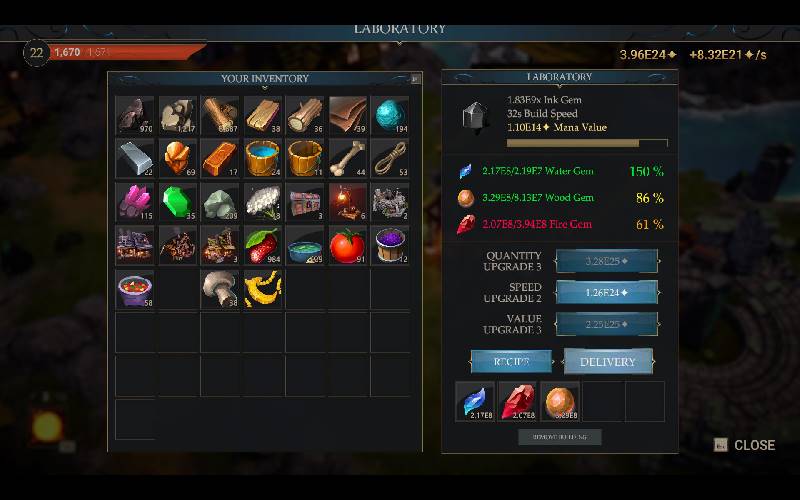Click the Remove Building button

click(x=560, y=437)
